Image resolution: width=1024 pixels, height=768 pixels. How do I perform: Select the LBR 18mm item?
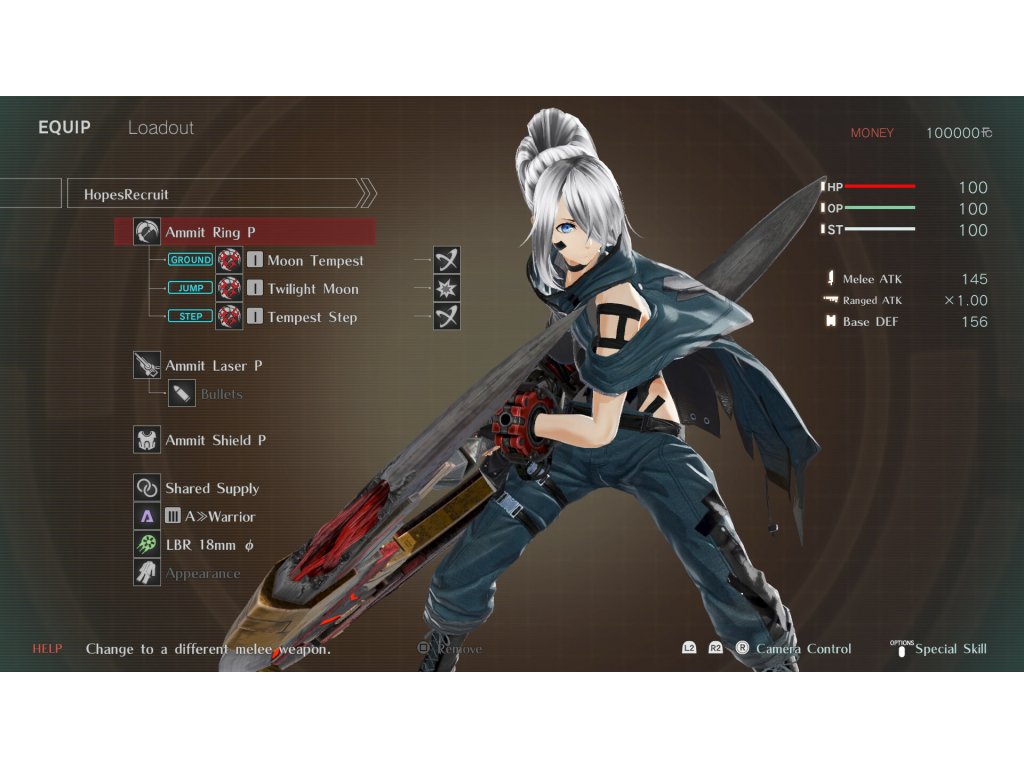click(209, 545)
